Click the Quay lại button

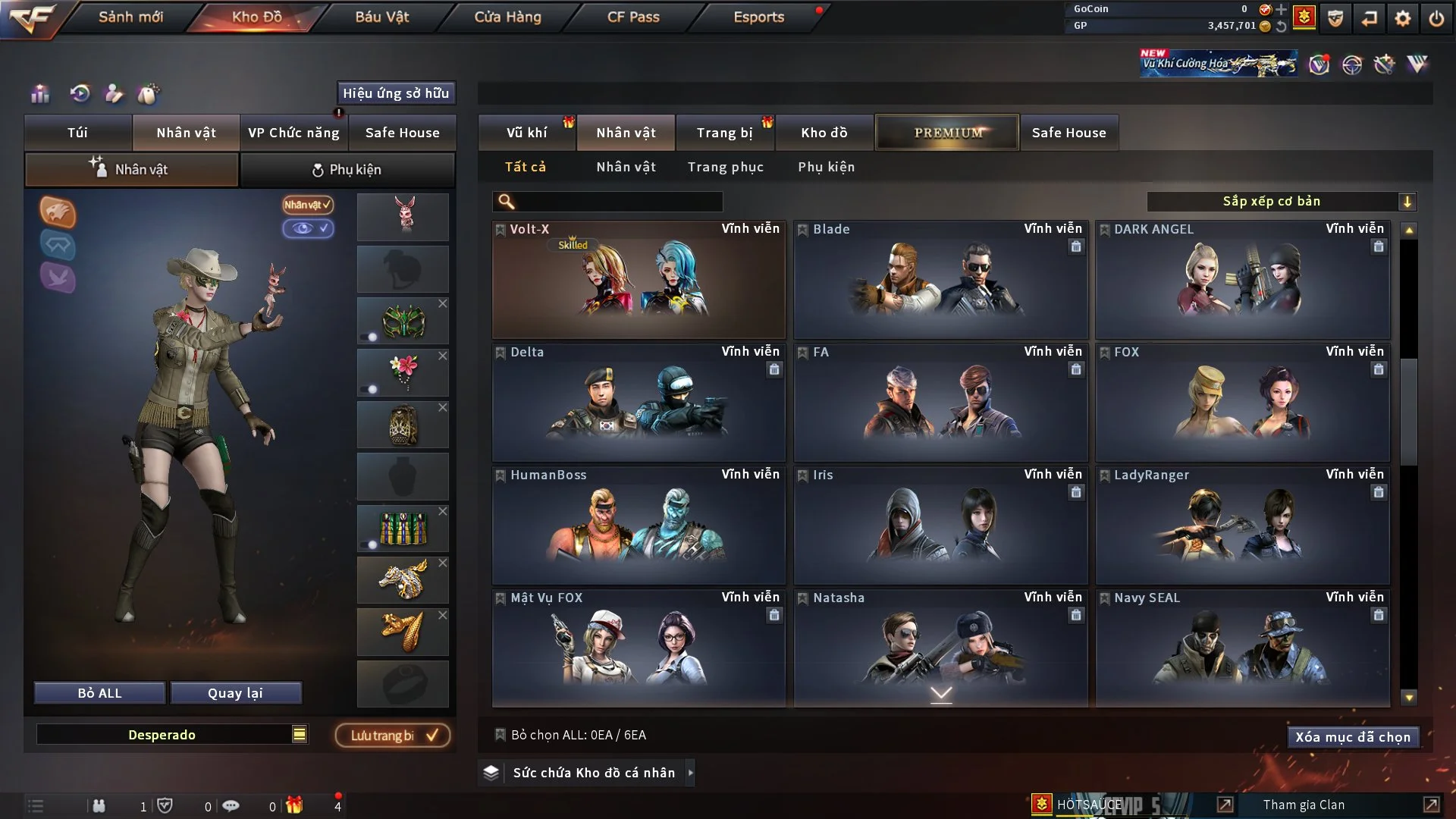tap(235, 693)
